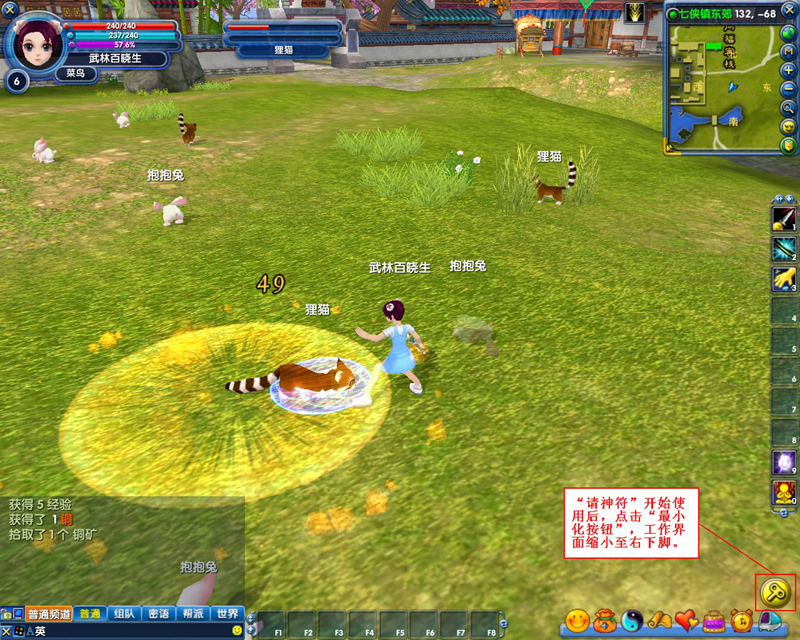The width and height of the screenshot is (800, 640).
Task: Switch to the 帮派 chat tab
Action: pos(193,614)
